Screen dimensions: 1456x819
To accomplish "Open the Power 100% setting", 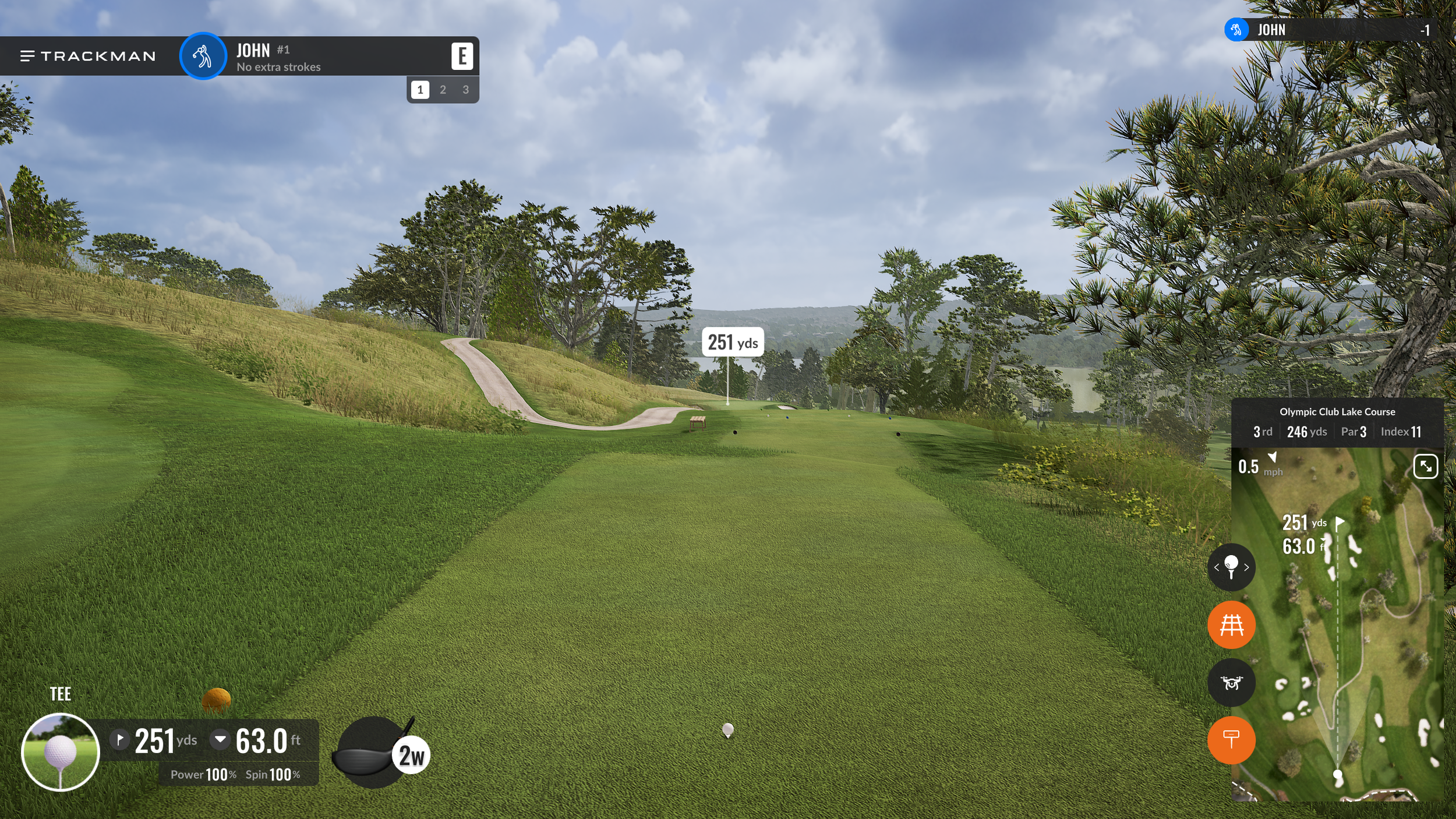I will point(203,774).
